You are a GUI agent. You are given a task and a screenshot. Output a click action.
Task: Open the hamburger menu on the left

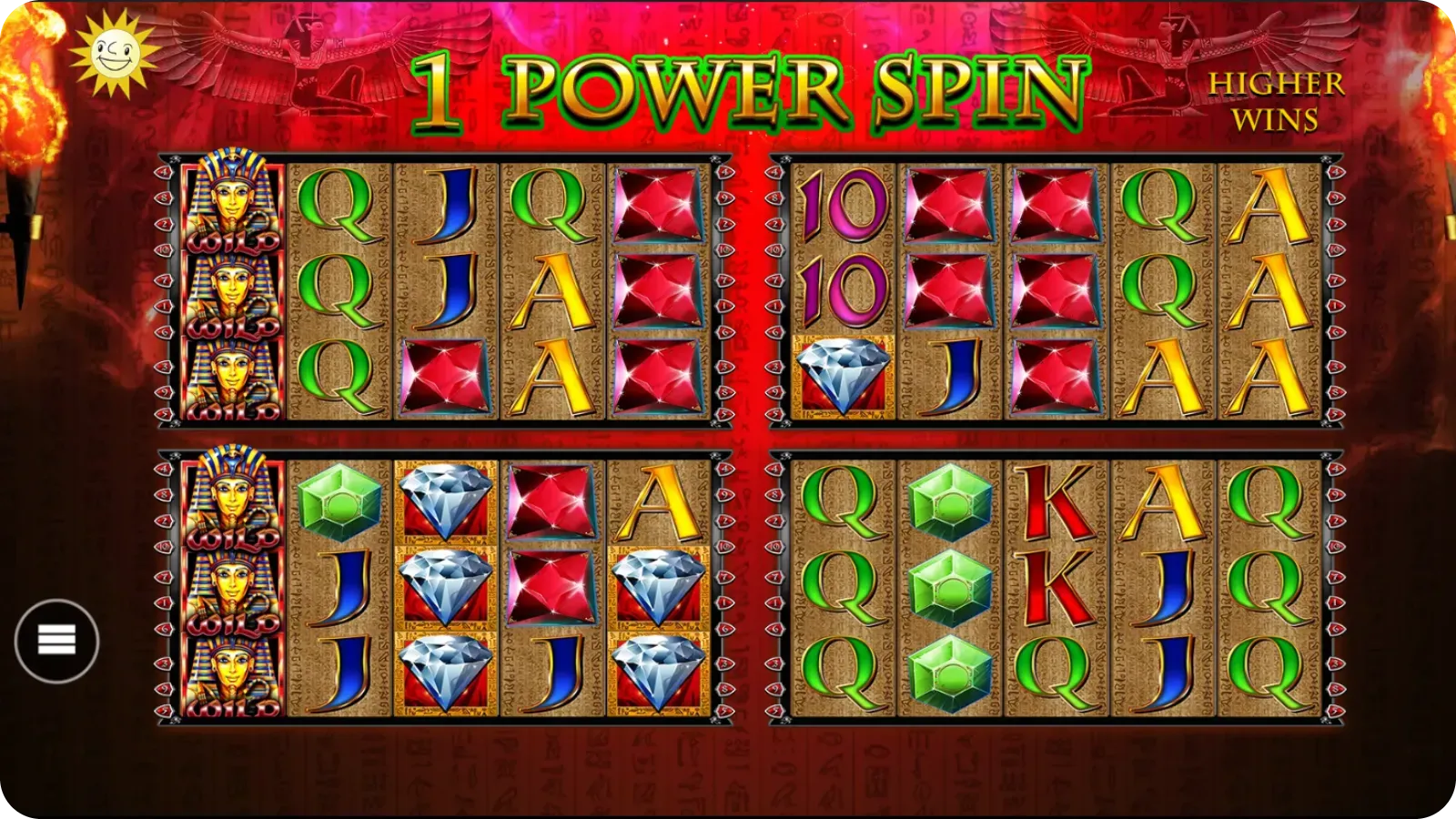pyautogui.click(x=56, y=640)
